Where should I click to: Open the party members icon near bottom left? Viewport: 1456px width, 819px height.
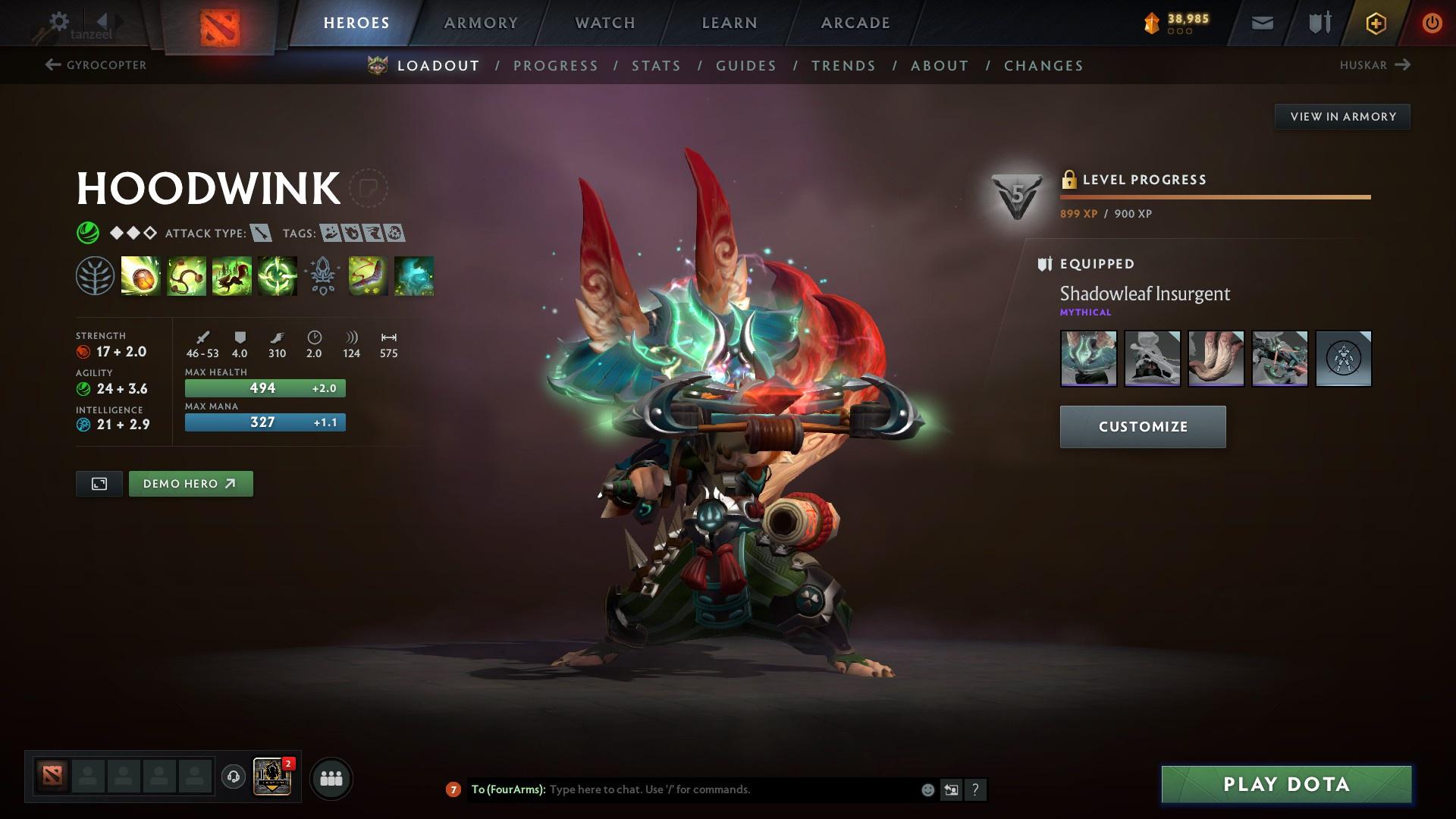point(331,777)
